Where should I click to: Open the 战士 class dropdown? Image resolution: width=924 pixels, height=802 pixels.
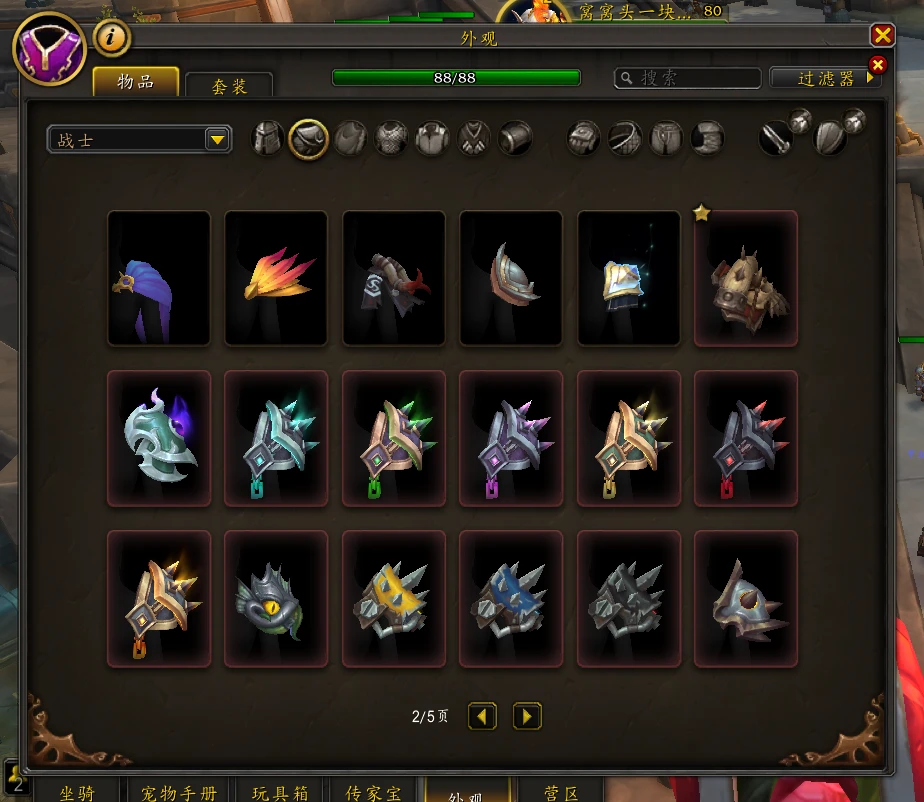(x=139, y=140)
